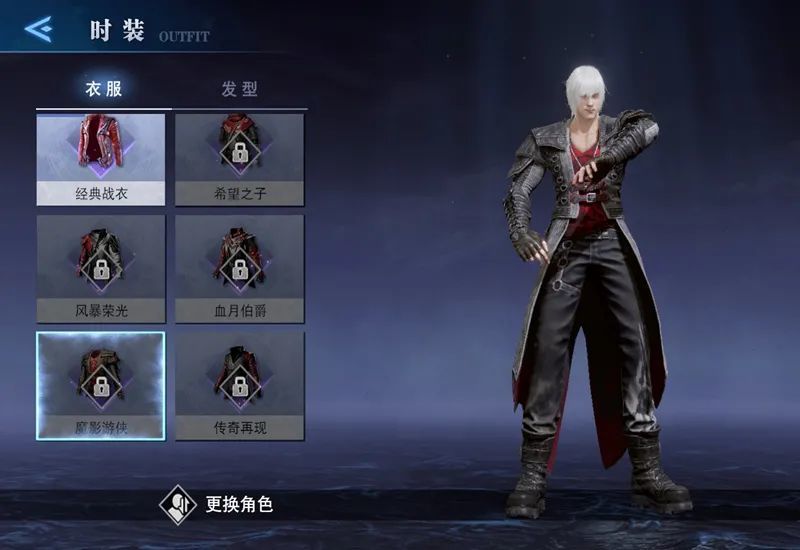Select the highlighted 魔影游侠 outfit tile

click(101, 385)
